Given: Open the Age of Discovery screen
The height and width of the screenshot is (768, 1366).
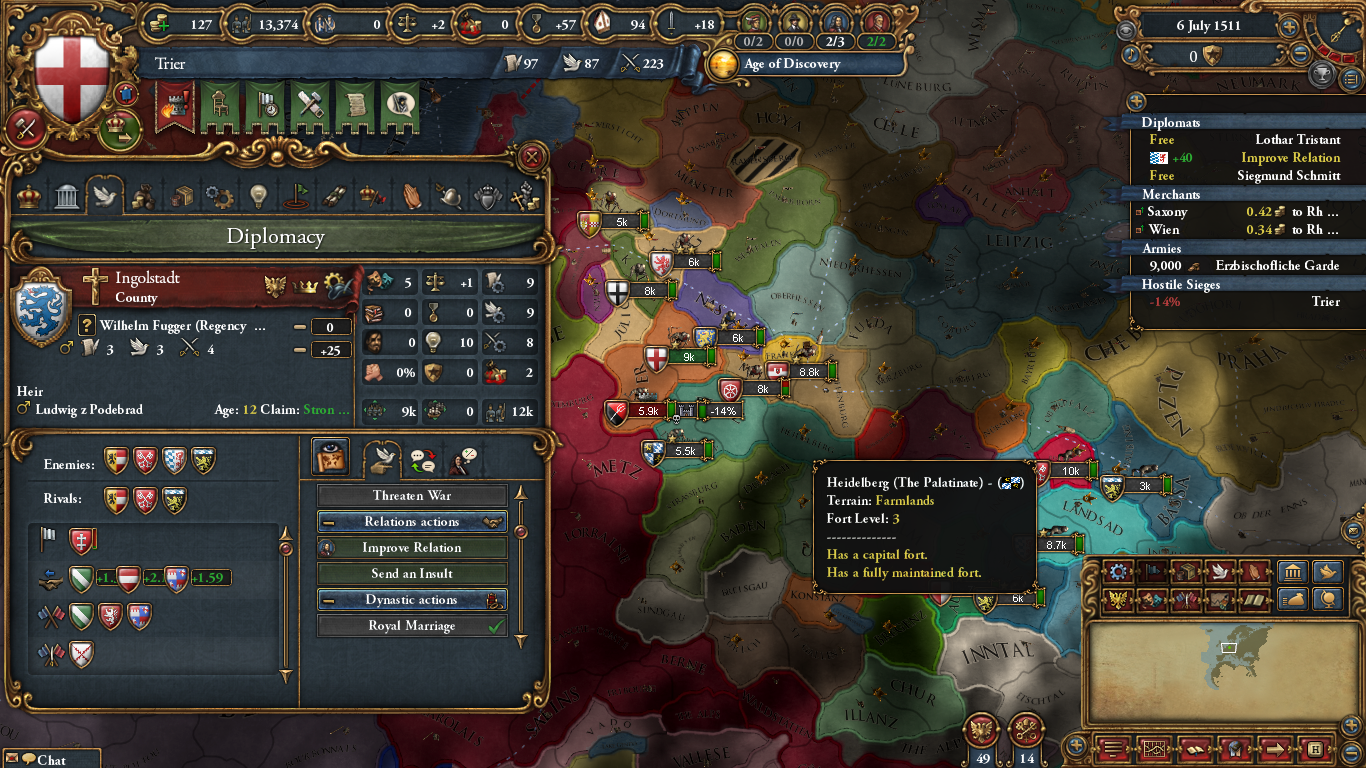Looking at the screenshot, I should point(792,64).
